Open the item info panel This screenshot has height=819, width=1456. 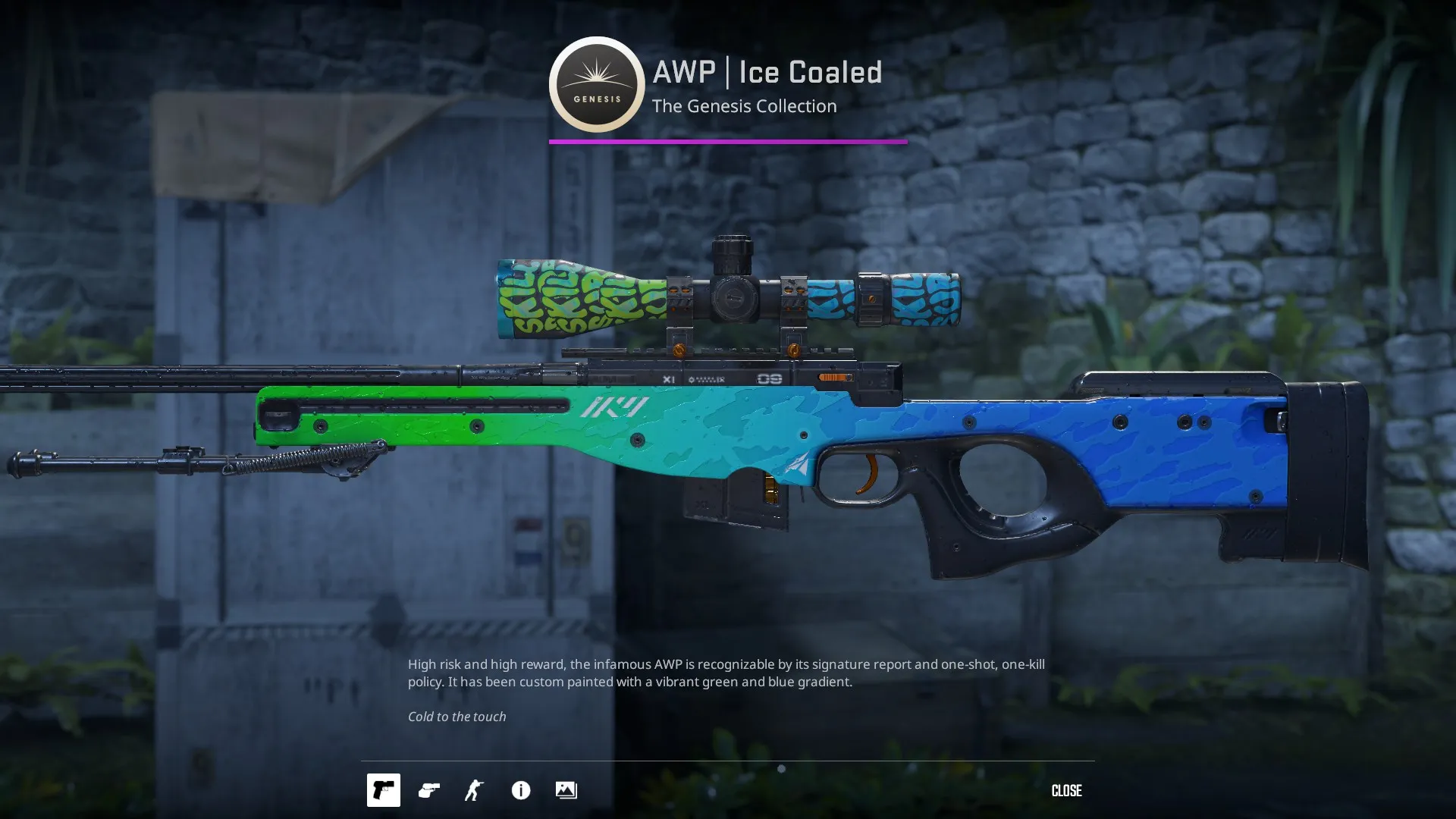coord(521,790)
